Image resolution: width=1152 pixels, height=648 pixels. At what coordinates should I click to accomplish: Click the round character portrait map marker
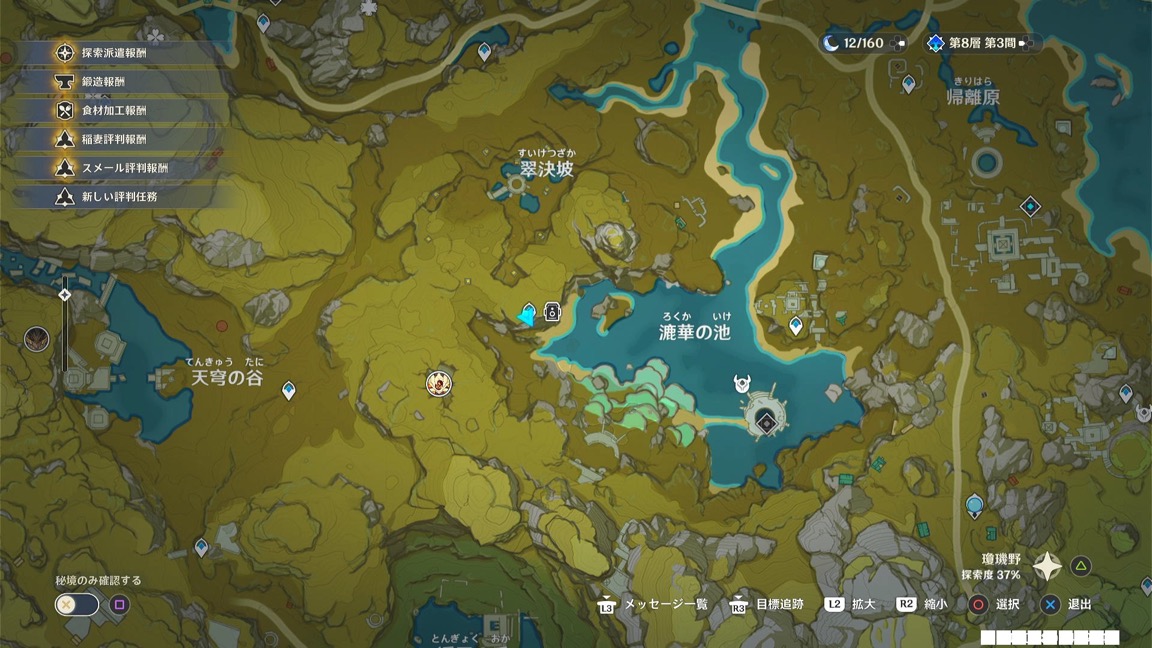click(x=438, y=383)
